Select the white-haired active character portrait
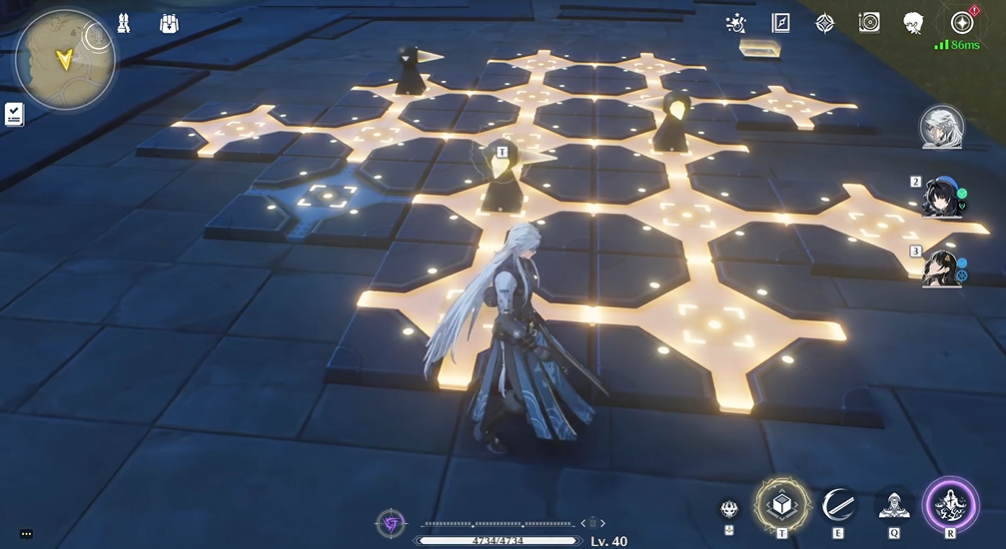 pyautogui.click(x=941, y=127)
